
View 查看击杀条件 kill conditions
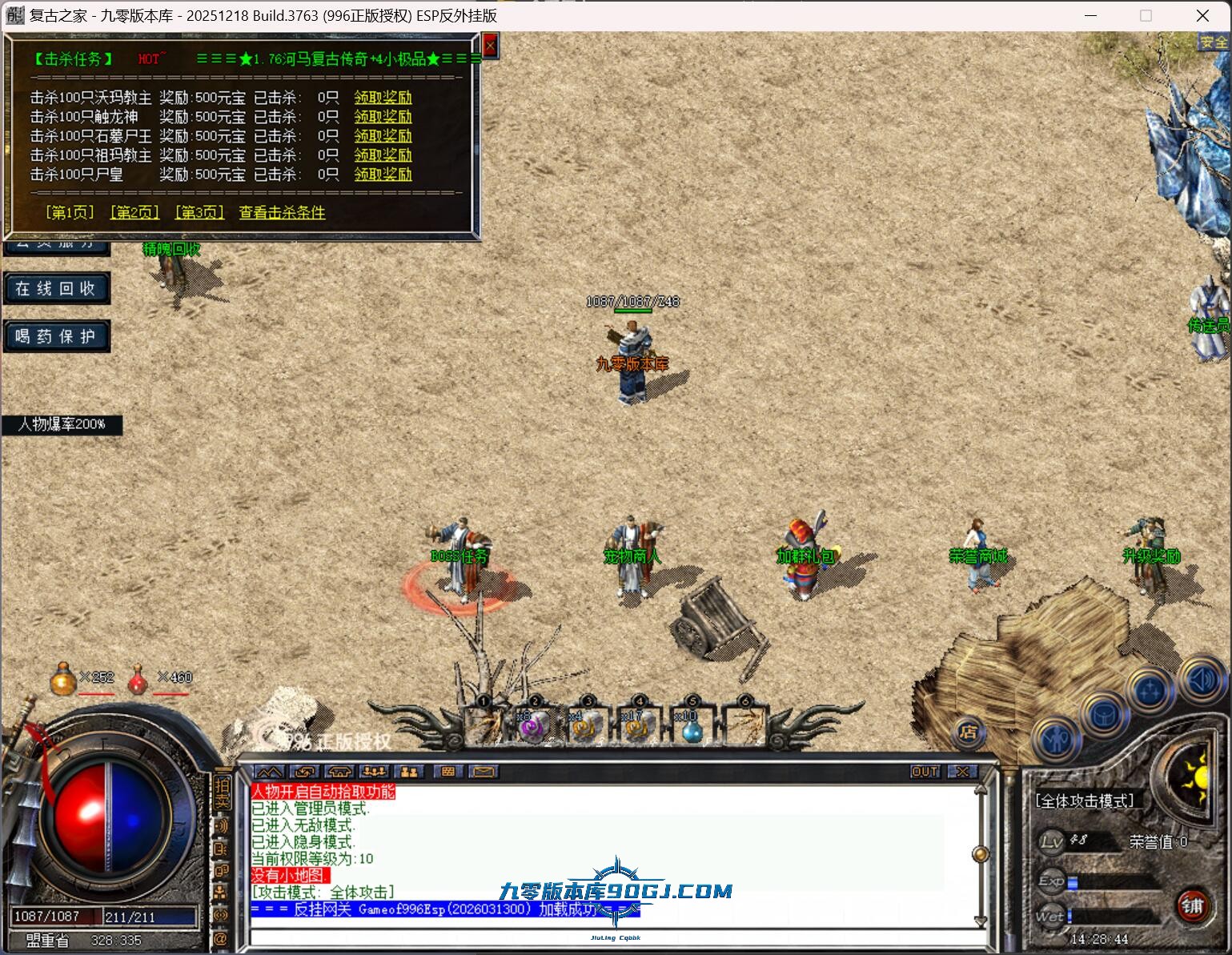282,212
